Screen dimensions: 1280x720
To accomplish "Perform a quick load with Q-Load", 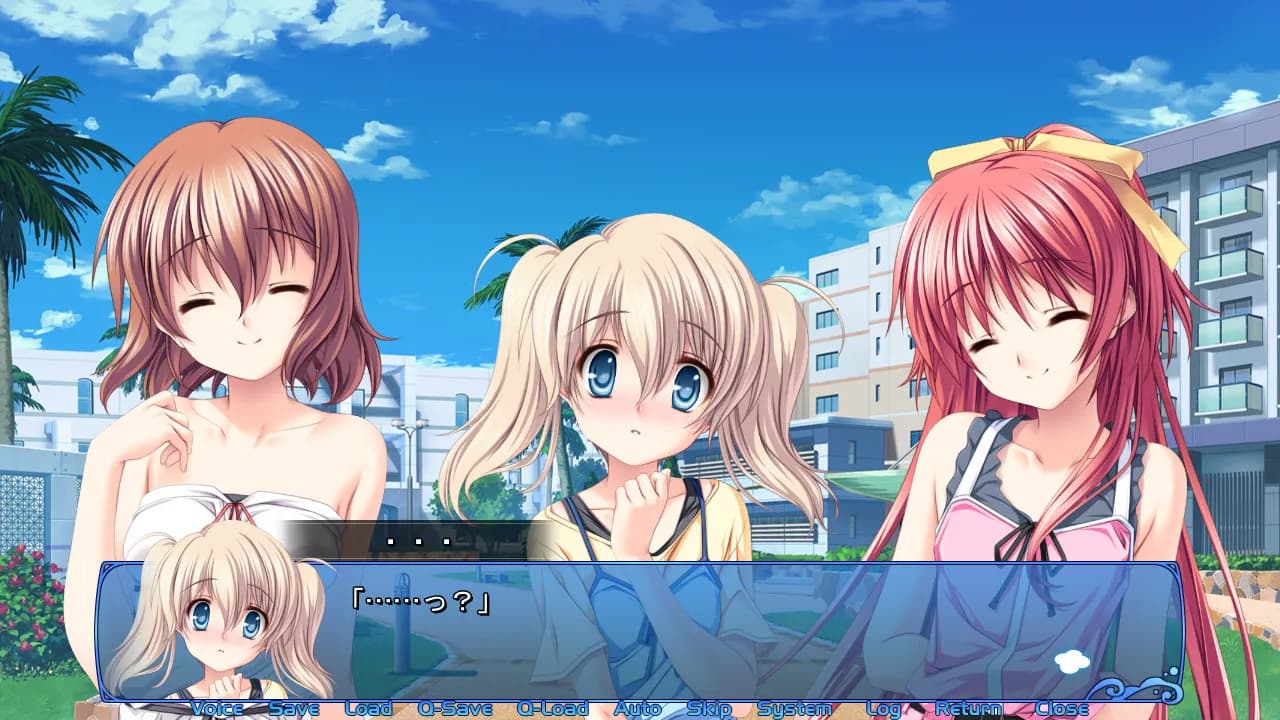I will [x=556, y=708].
